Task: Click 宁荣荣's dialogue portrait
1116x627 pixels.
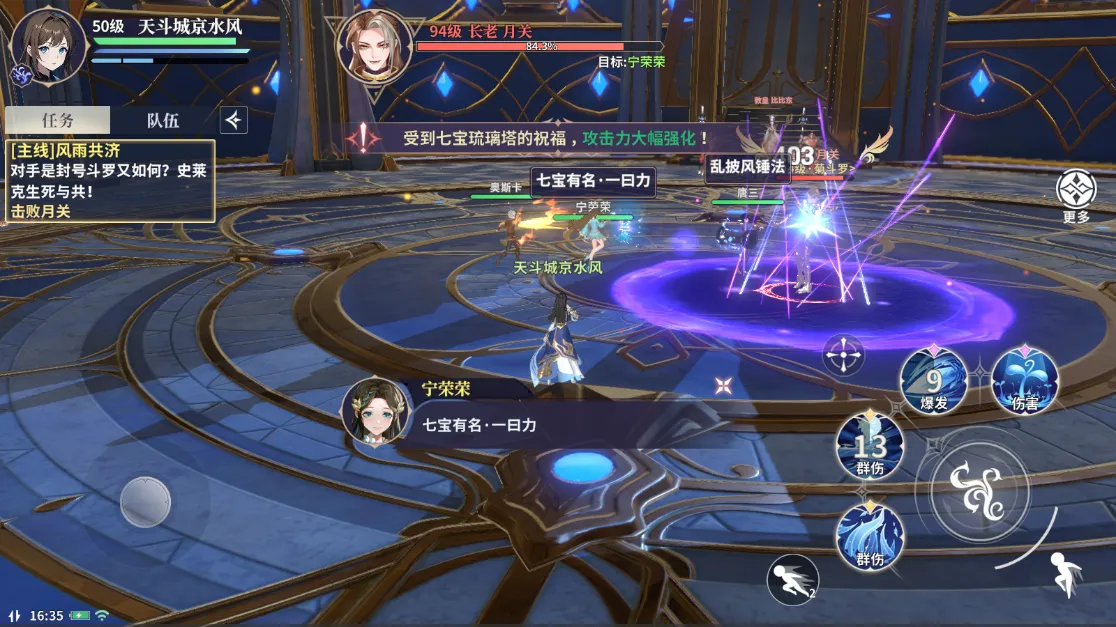Action: point(377,411)
